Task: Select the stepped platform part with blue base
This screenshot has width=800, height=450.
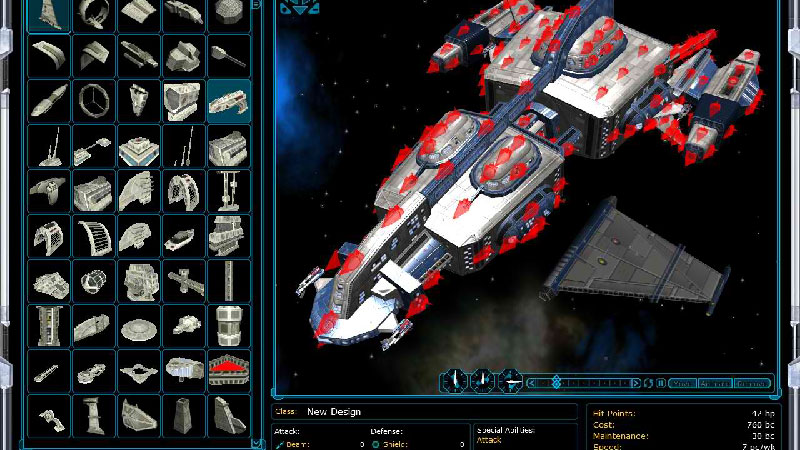Action: pos(139,145)
